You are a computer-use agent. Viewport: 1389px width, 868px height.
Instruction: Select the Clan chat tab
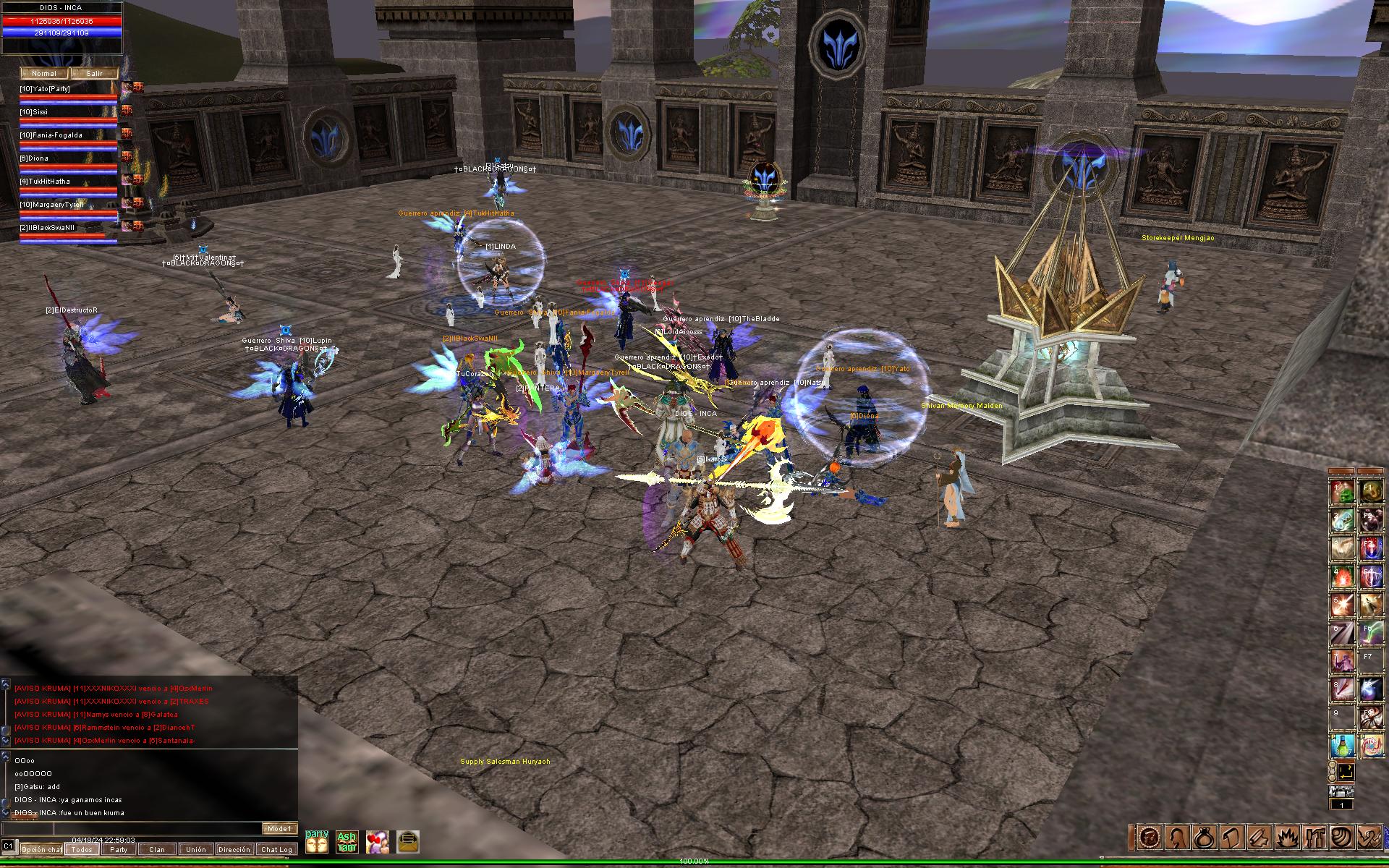157,849
